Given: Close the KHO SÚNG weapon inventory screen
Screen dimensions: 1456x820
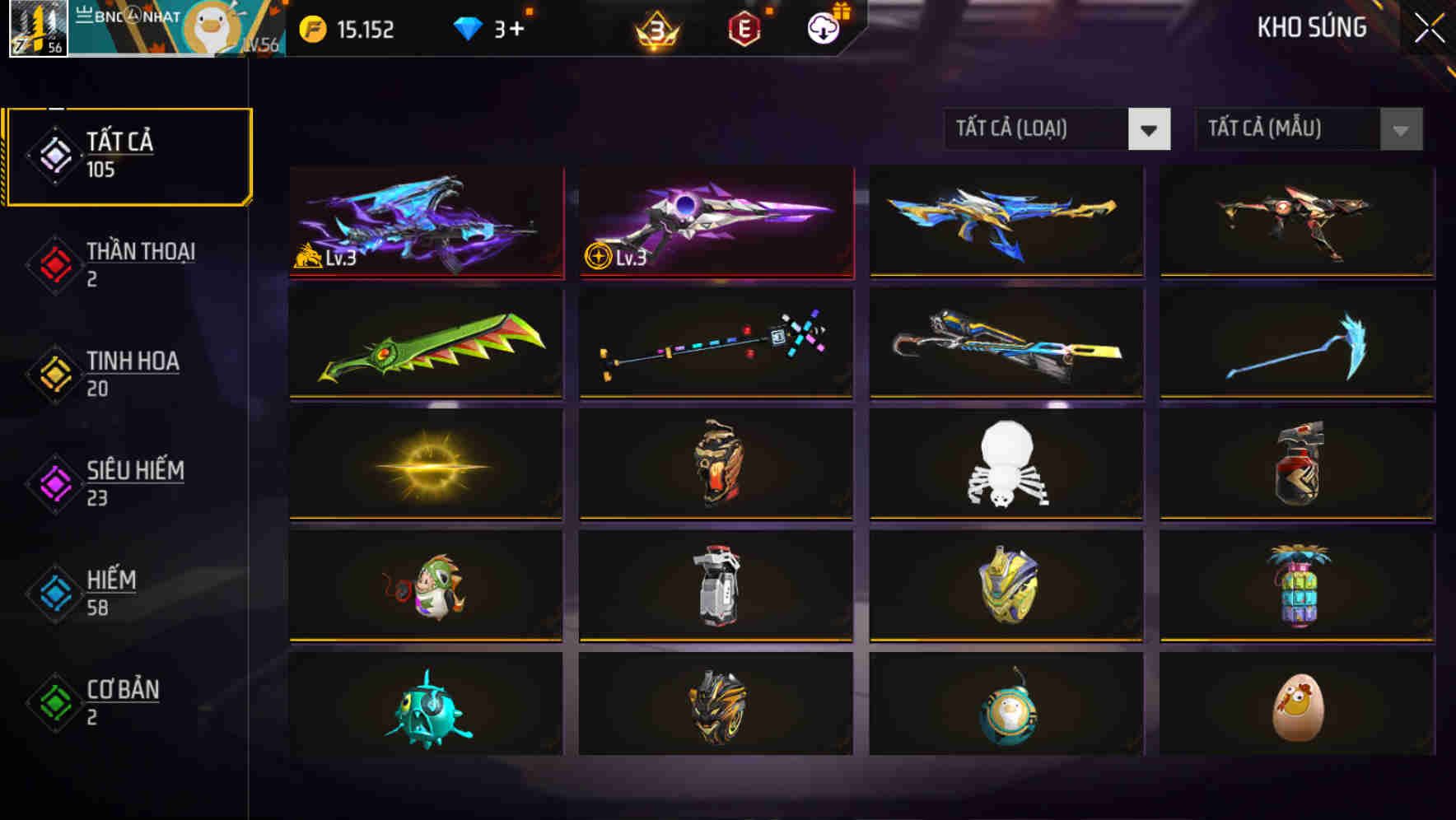Looking at the screenshot, I should (x=1431, y=27).
